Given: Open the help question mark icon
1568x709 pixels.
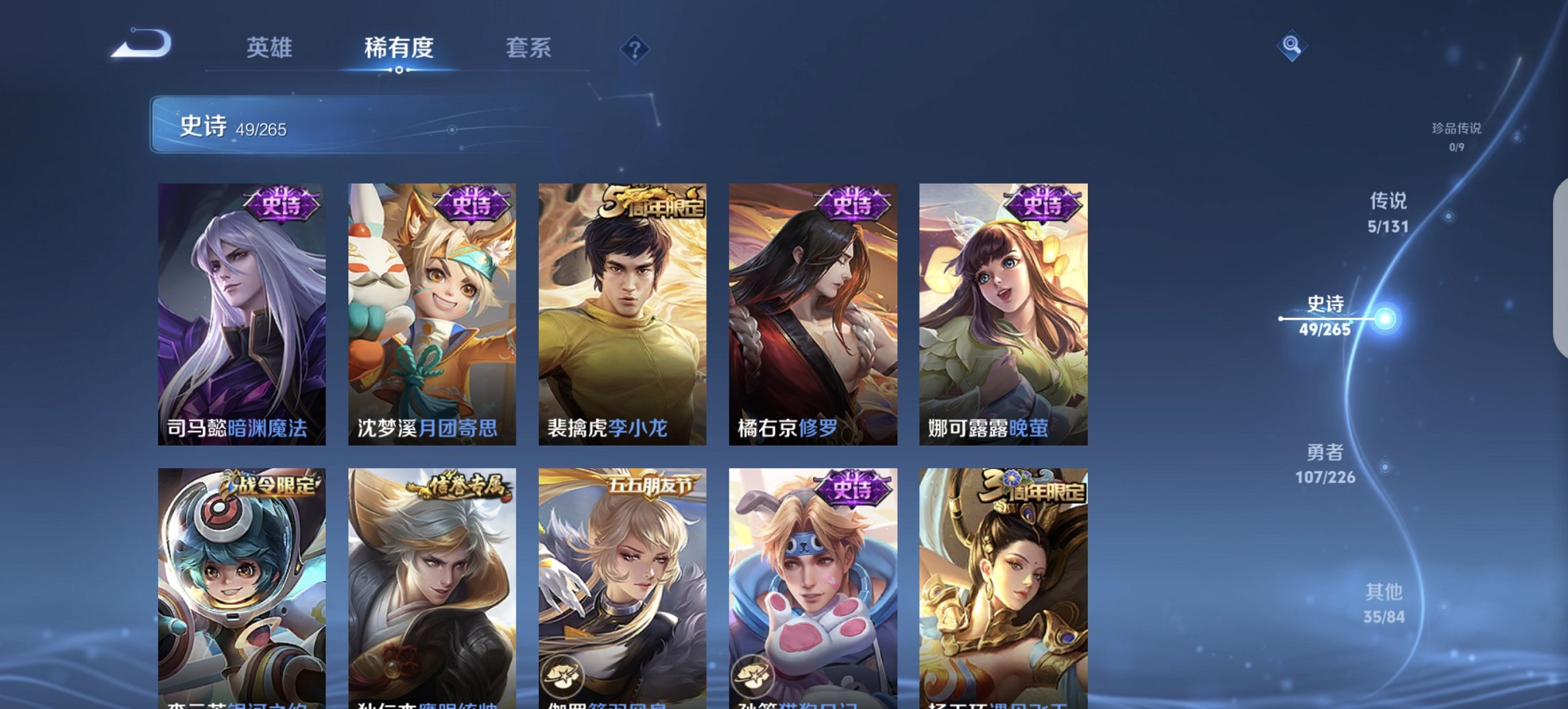Looking at the screenshot, I should pos(635,49).
